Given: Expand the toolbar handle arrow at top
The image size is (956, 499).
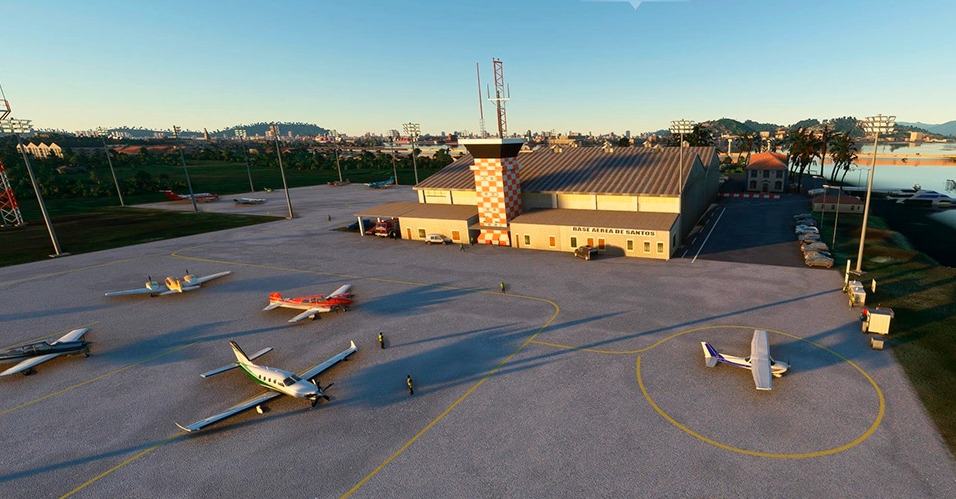Looking at the screenshot, I should point(633,4).
